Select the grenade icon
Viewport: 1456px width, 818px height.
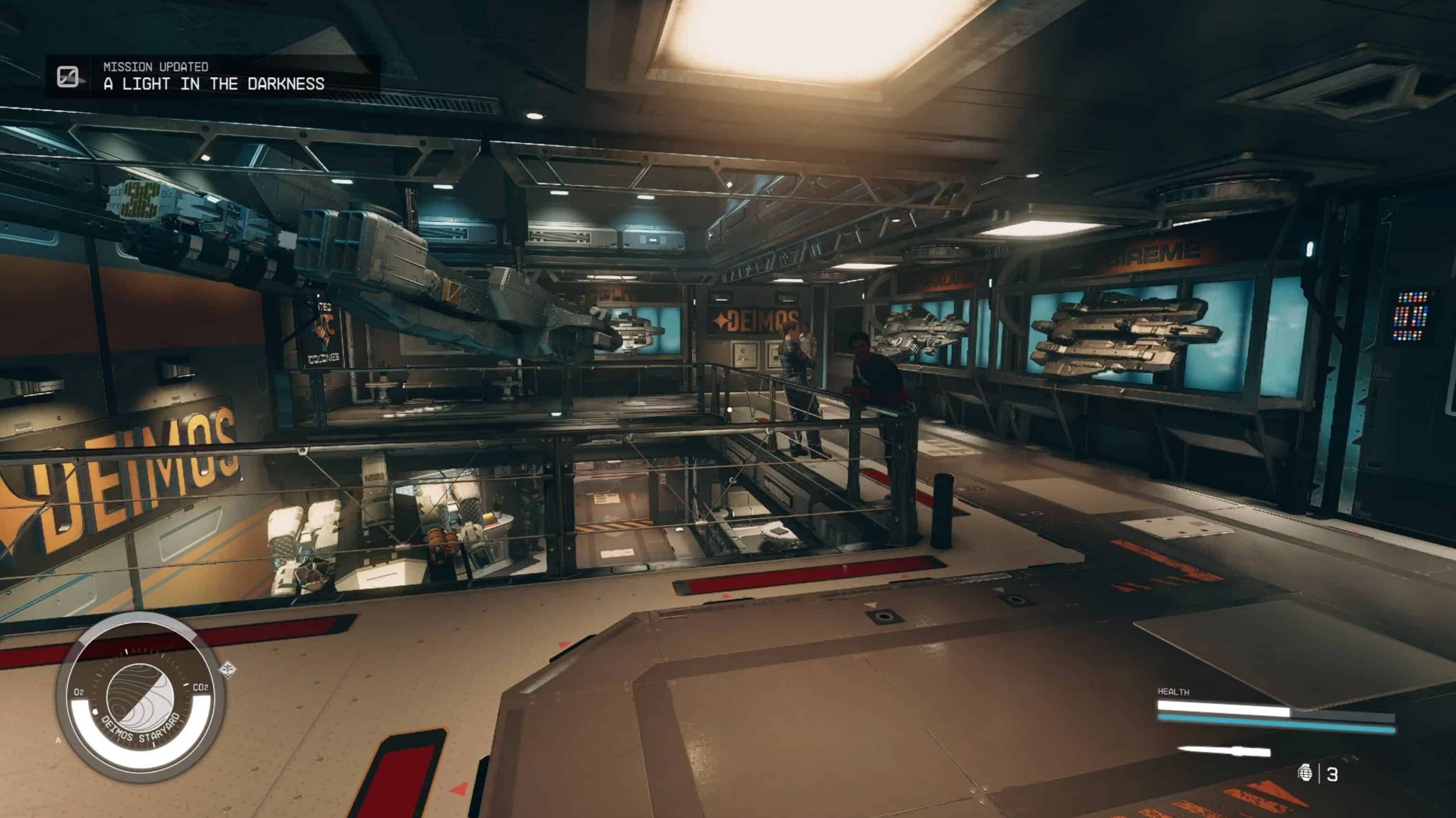1305,772
